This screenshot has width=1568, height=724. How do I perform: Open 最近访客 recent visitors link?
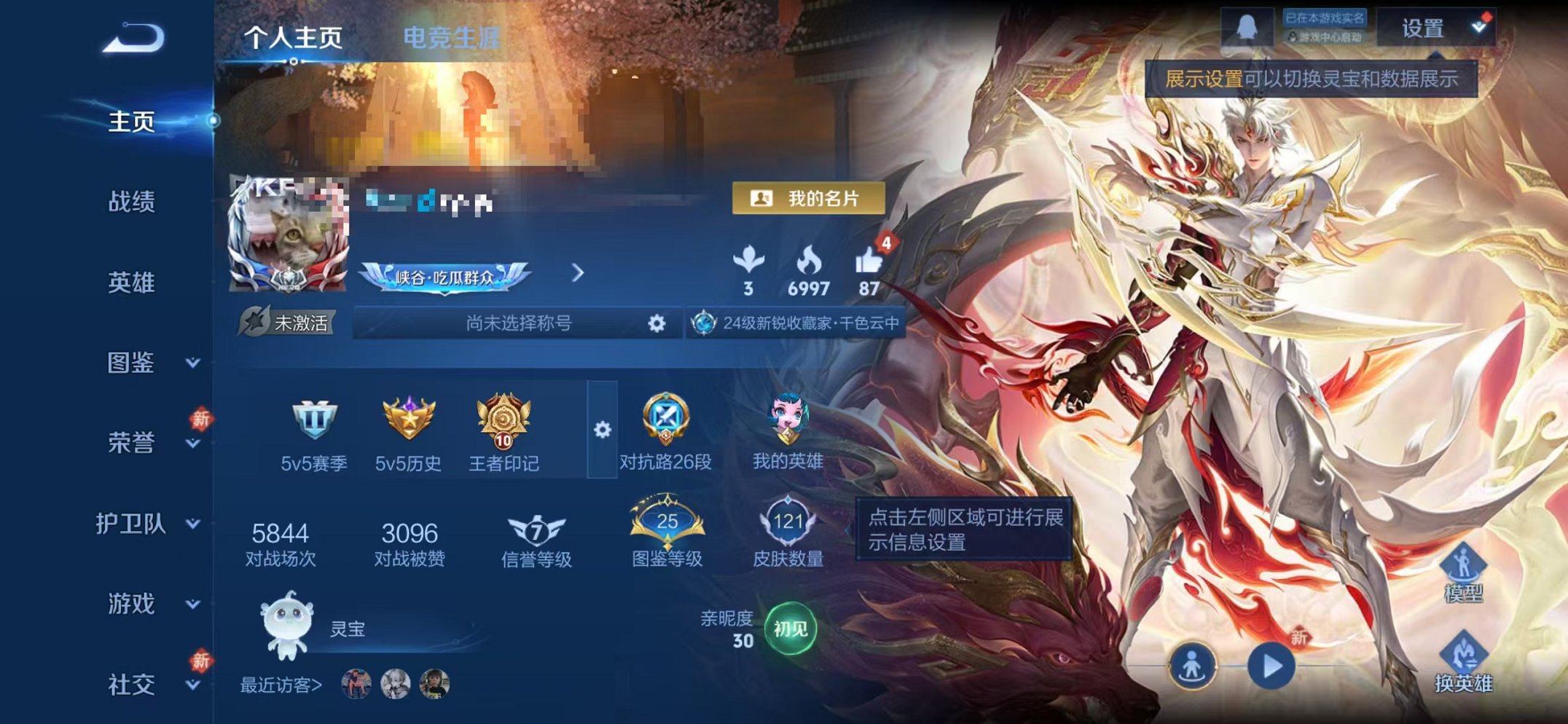point(281,683)
